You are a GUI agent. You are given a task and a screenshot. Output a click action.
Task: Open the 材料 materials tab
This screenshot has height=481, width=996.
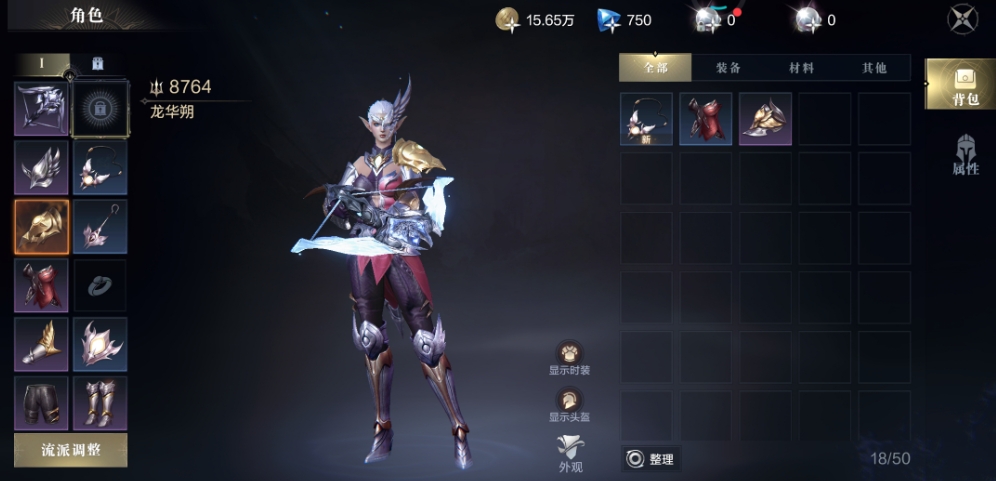point(801,68)
